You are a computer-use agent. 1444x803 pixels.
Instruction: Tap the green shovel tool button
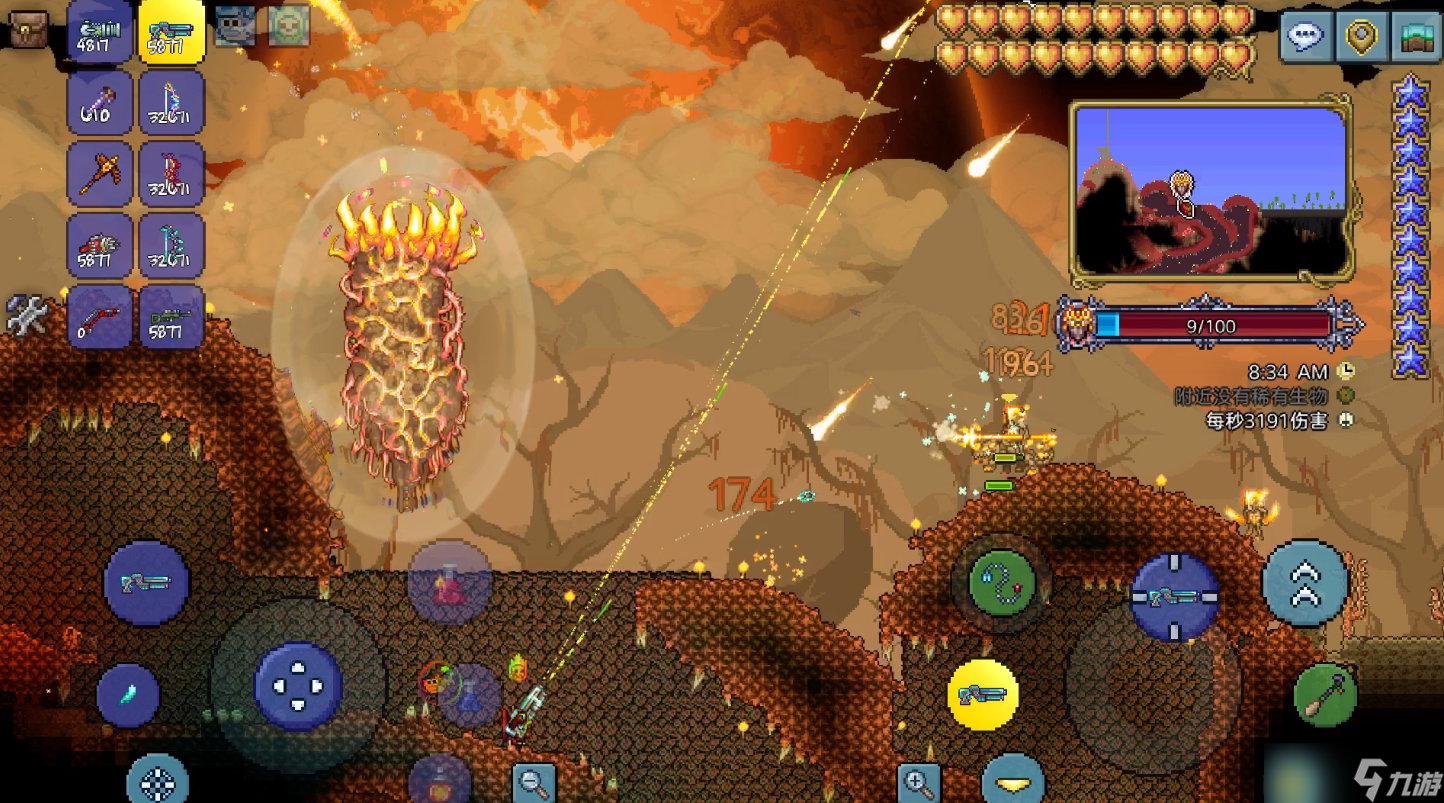pyautogui.click(x=1325, y=694)
